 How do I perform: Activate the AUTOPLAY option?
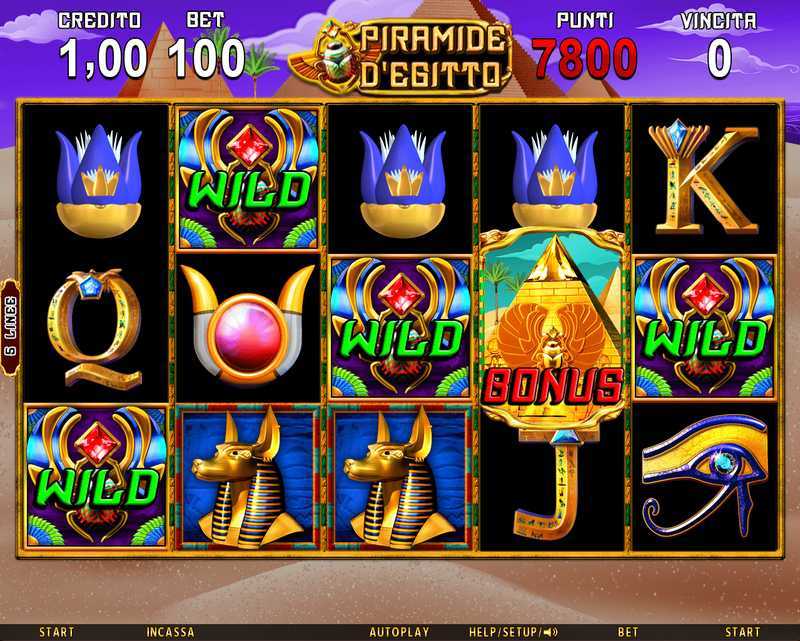click(x=399, y=632)
